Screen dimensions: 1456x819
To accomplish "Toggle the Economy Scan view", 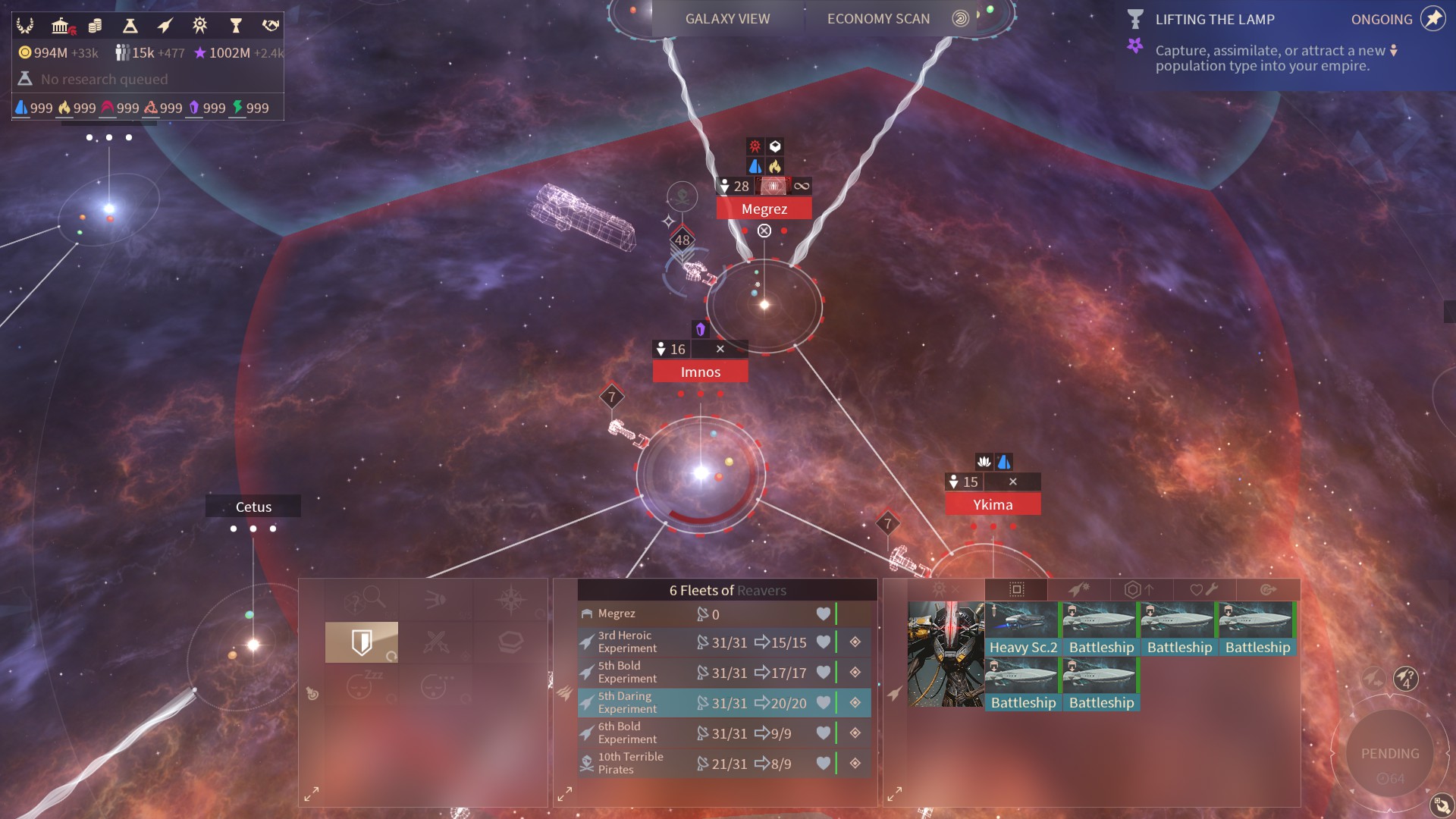I will pos(878,19).
